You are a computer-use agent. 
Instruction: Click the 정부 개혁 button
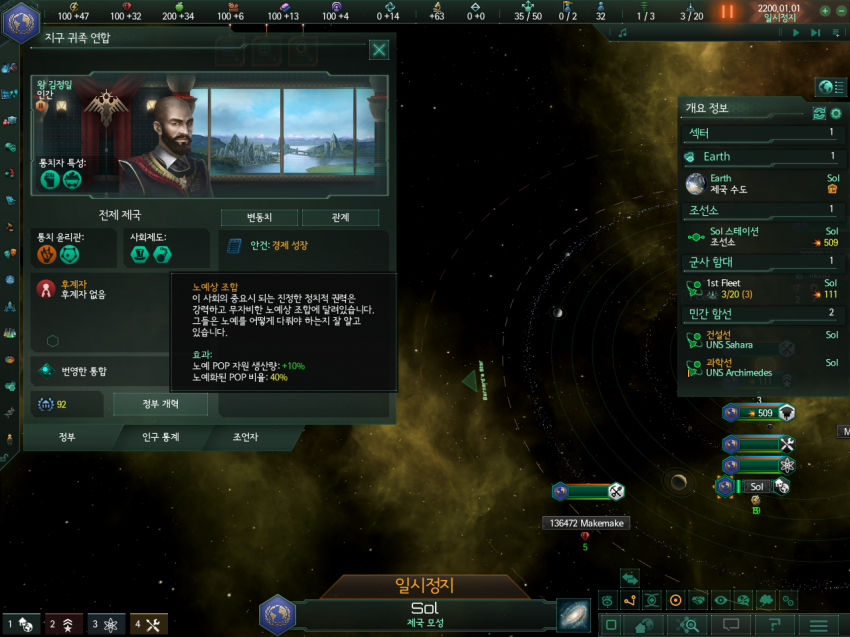(x=160, y=404)
